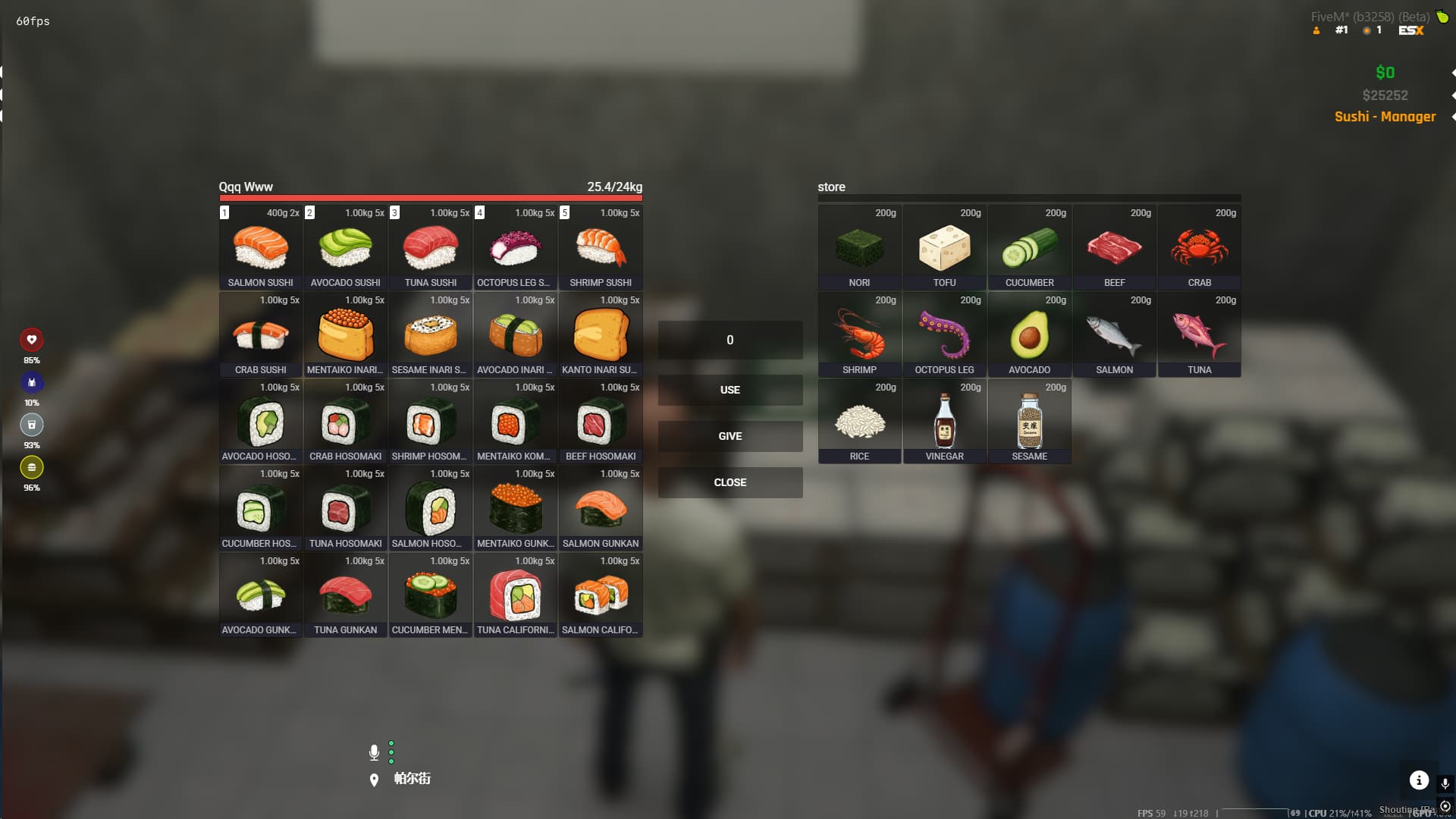The height and width of the screenshot is (819, 1456).
Task: Click the thirst status icon showing 93%
Action: click(x=31, y=425)
